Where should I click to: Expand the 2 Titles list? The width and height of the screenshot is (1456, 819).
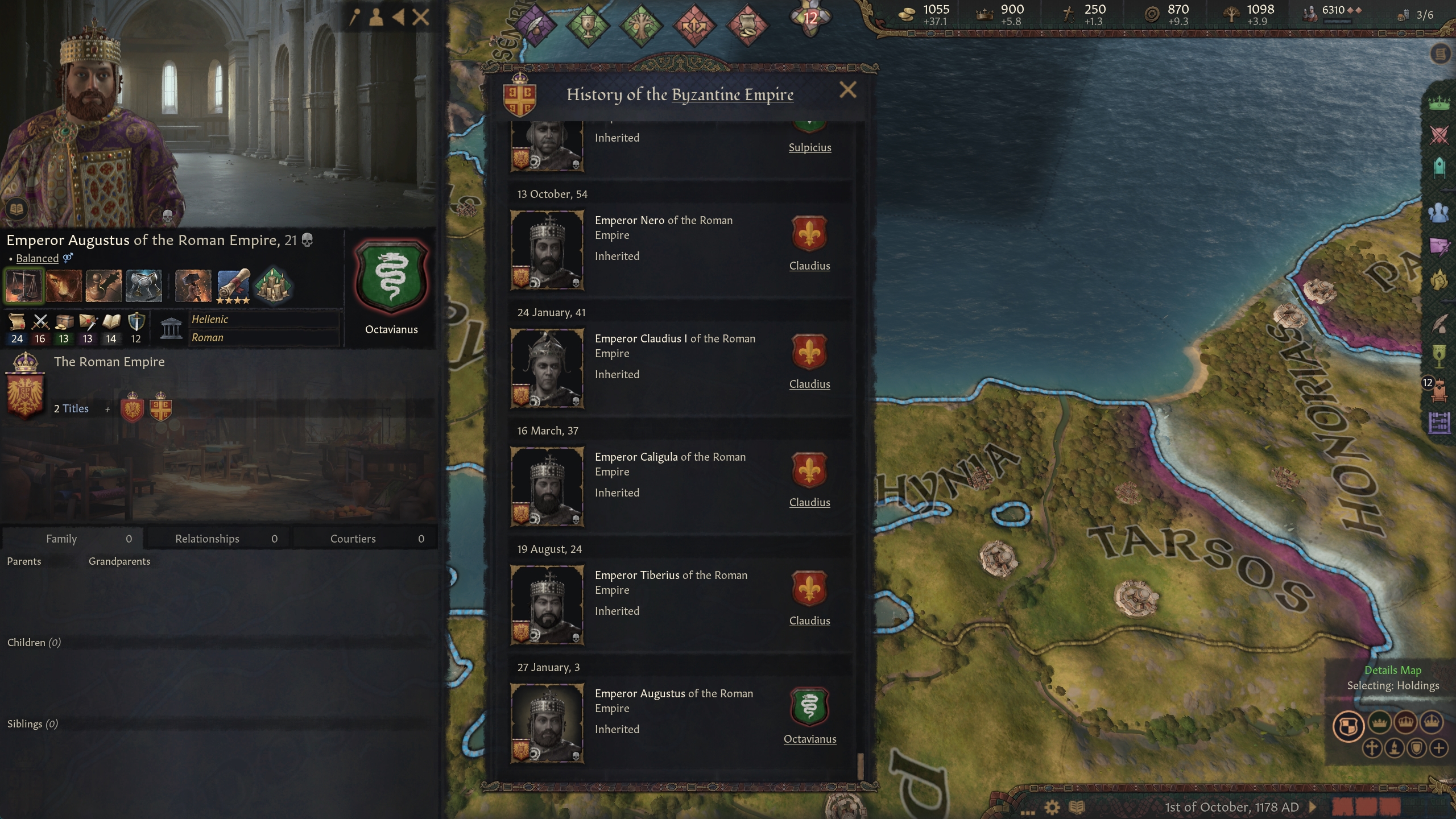[72, 408]
